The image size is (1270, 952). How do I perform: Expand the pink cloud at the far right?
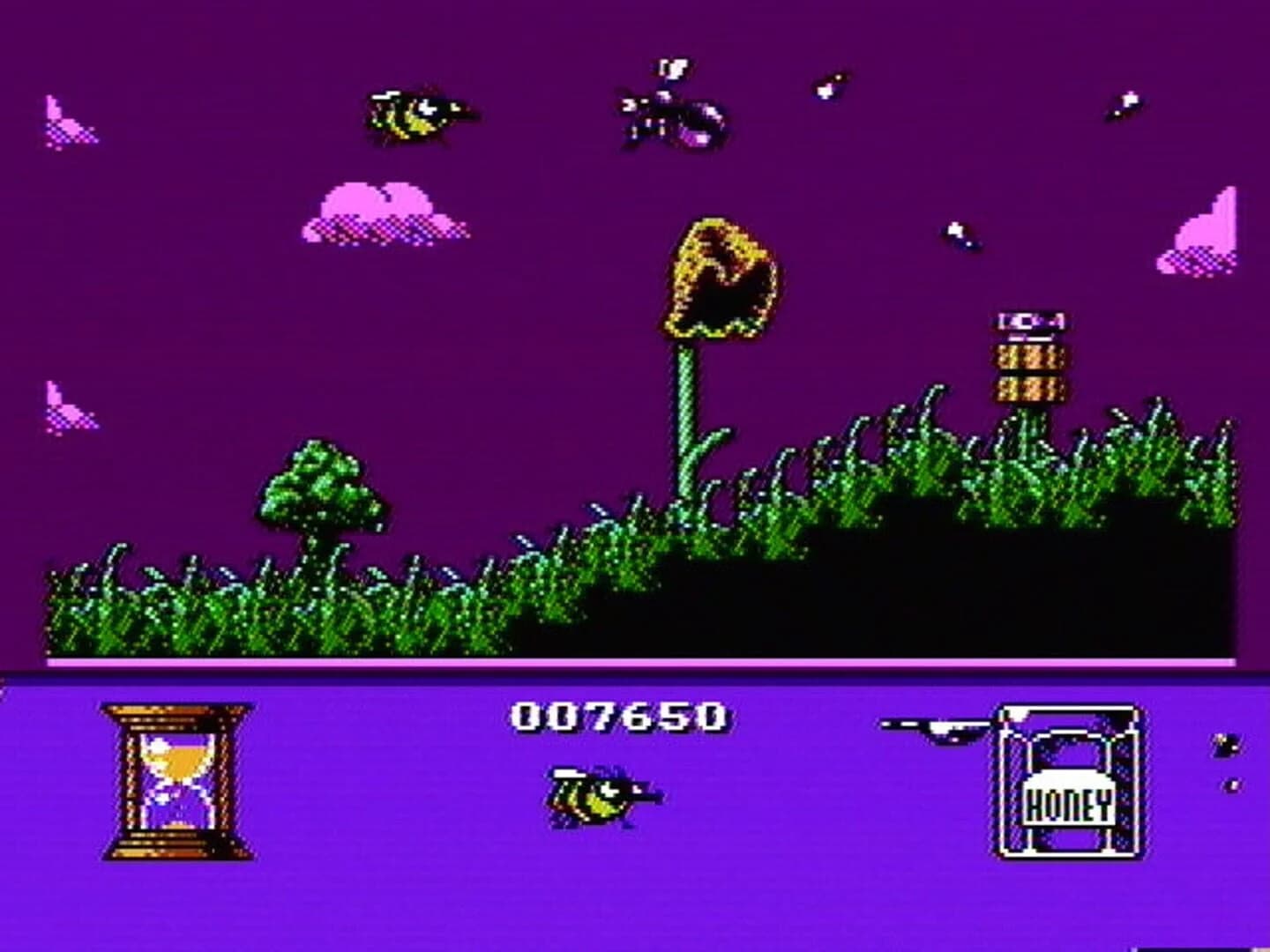1199,234
